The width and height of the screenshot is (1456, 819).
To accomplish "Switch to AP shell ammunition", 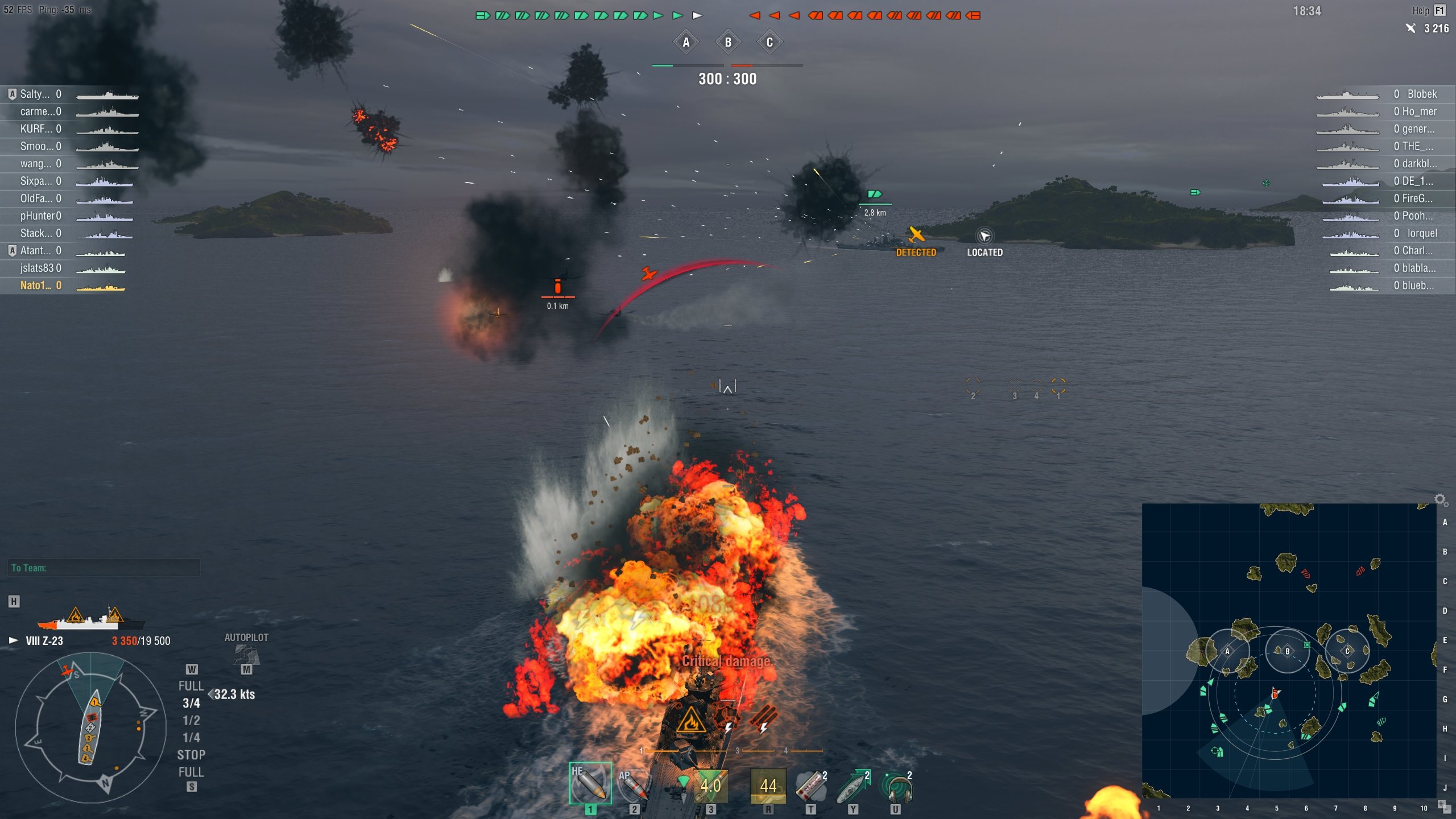I will [x=633, y=785].
